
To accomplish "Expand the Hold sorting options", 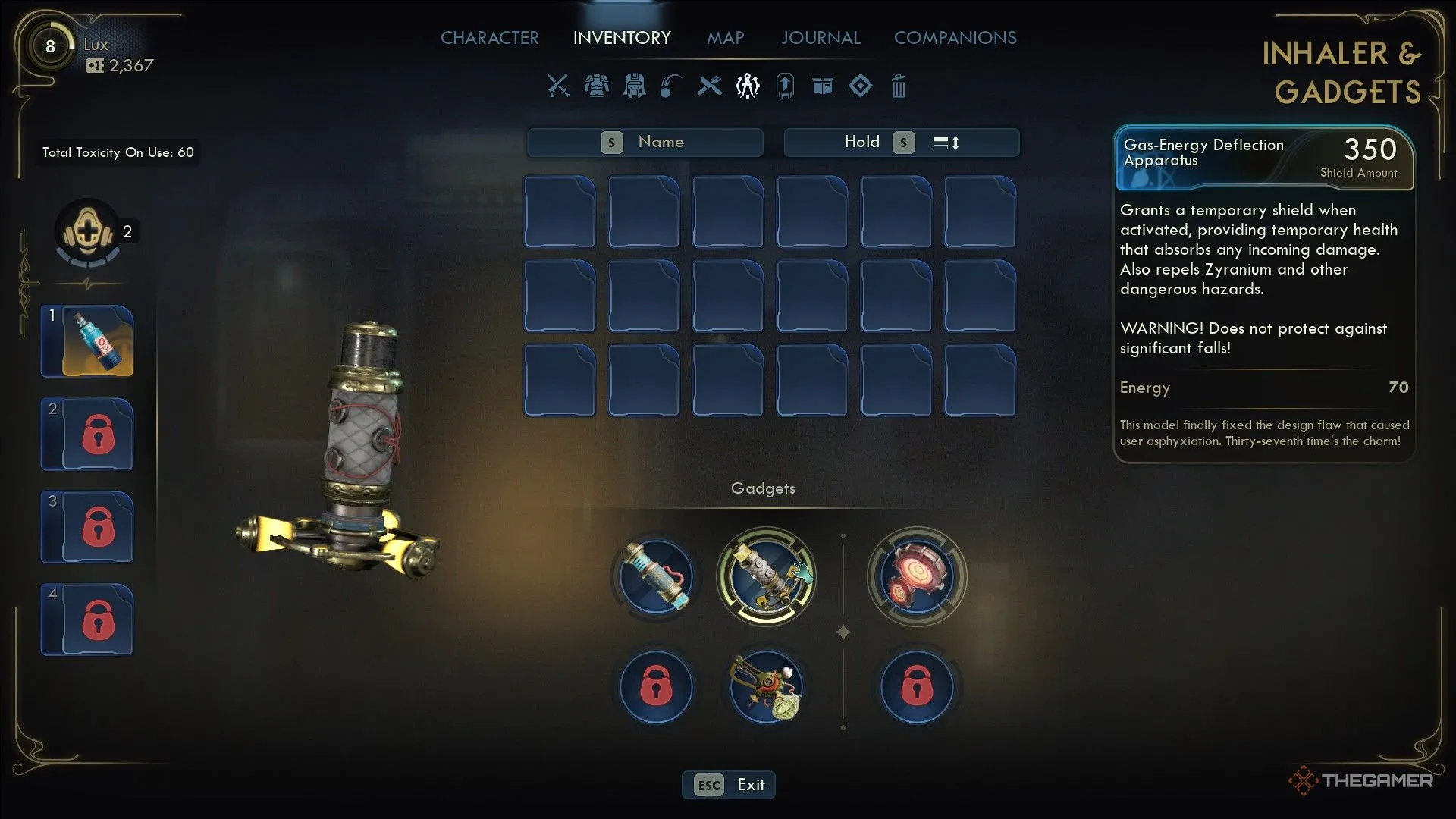I will 862,142.
